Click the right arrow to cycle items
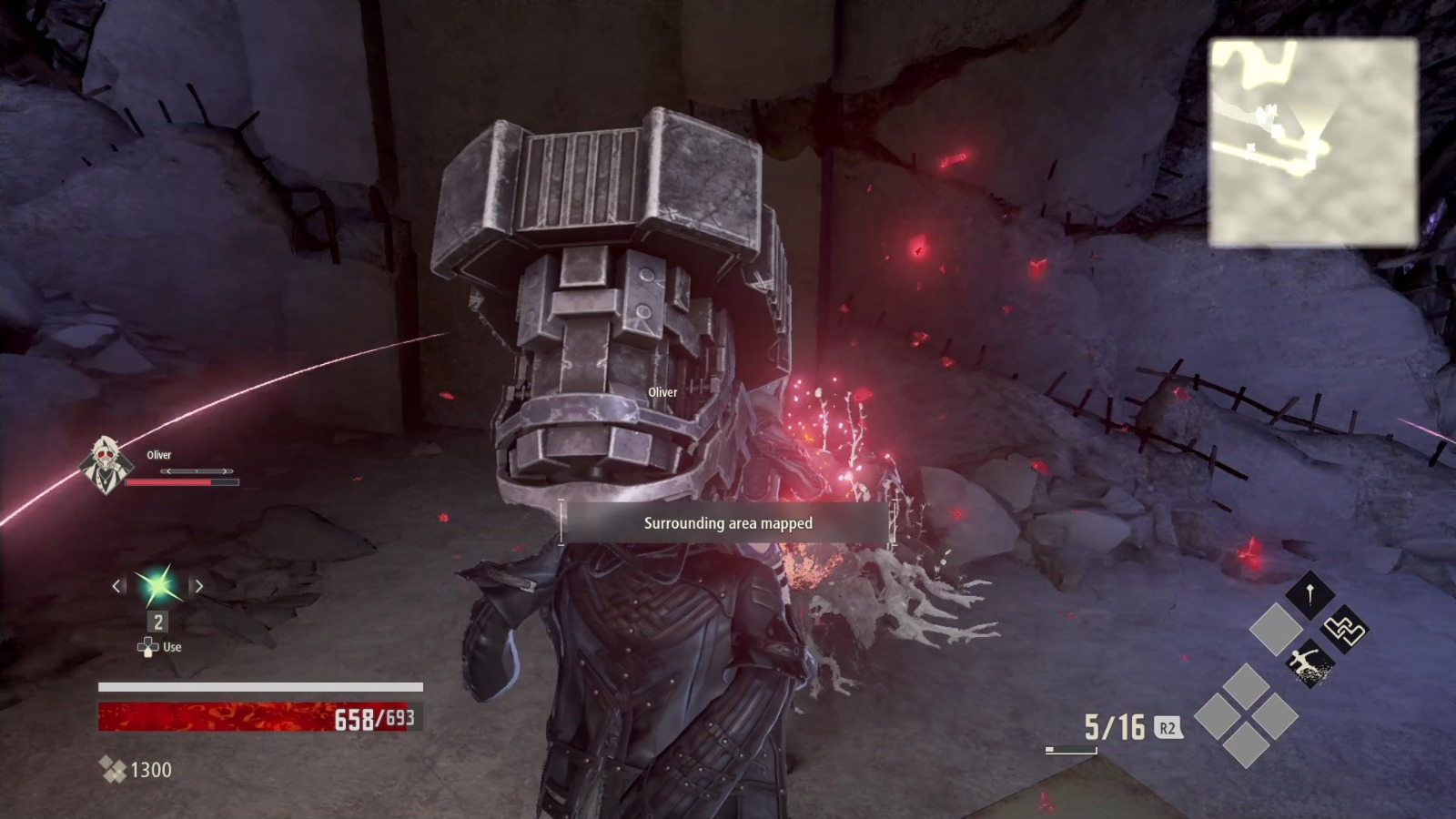Screen dimensions: 1456x819 pyautogui.click(x=199, y=586)
